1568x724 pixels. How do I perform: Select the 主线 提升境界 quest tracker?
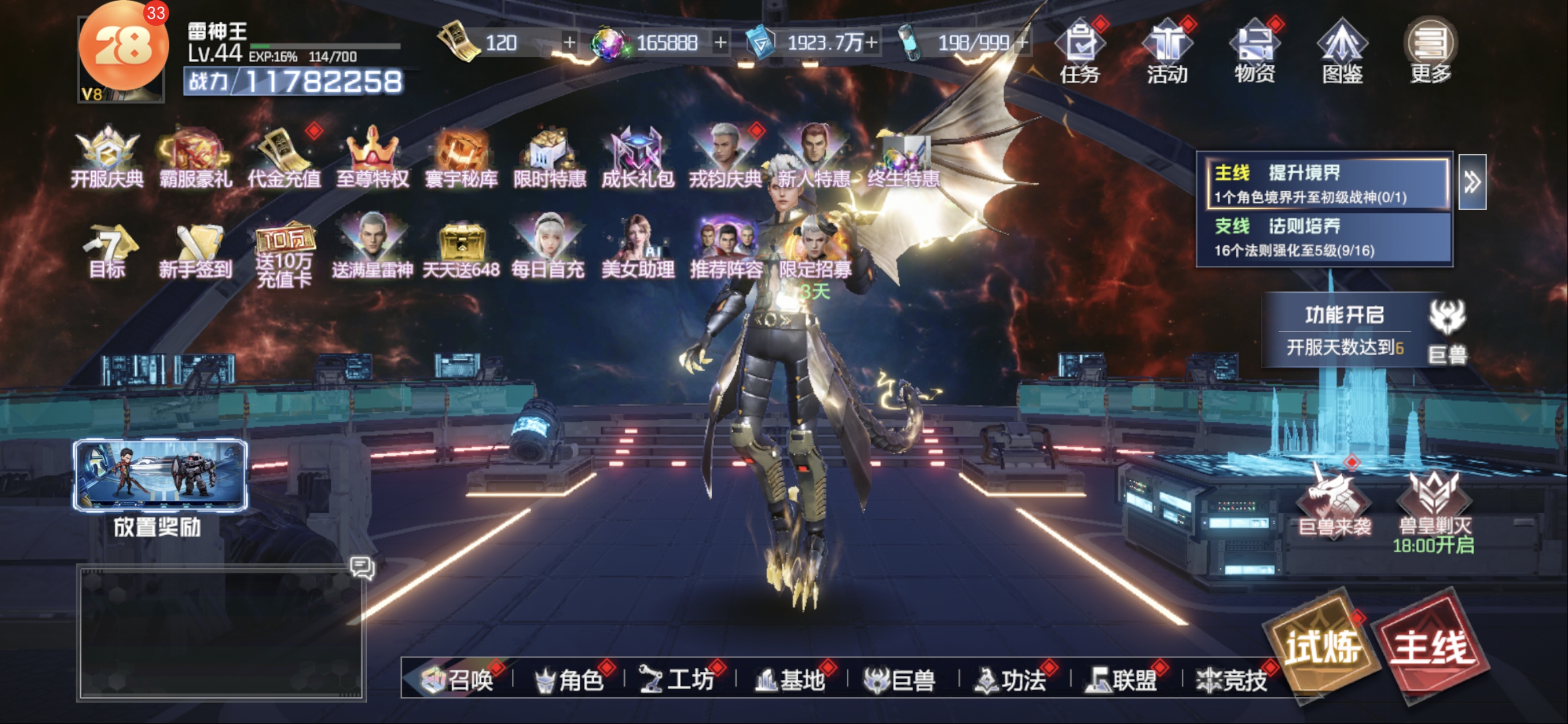1327,184
